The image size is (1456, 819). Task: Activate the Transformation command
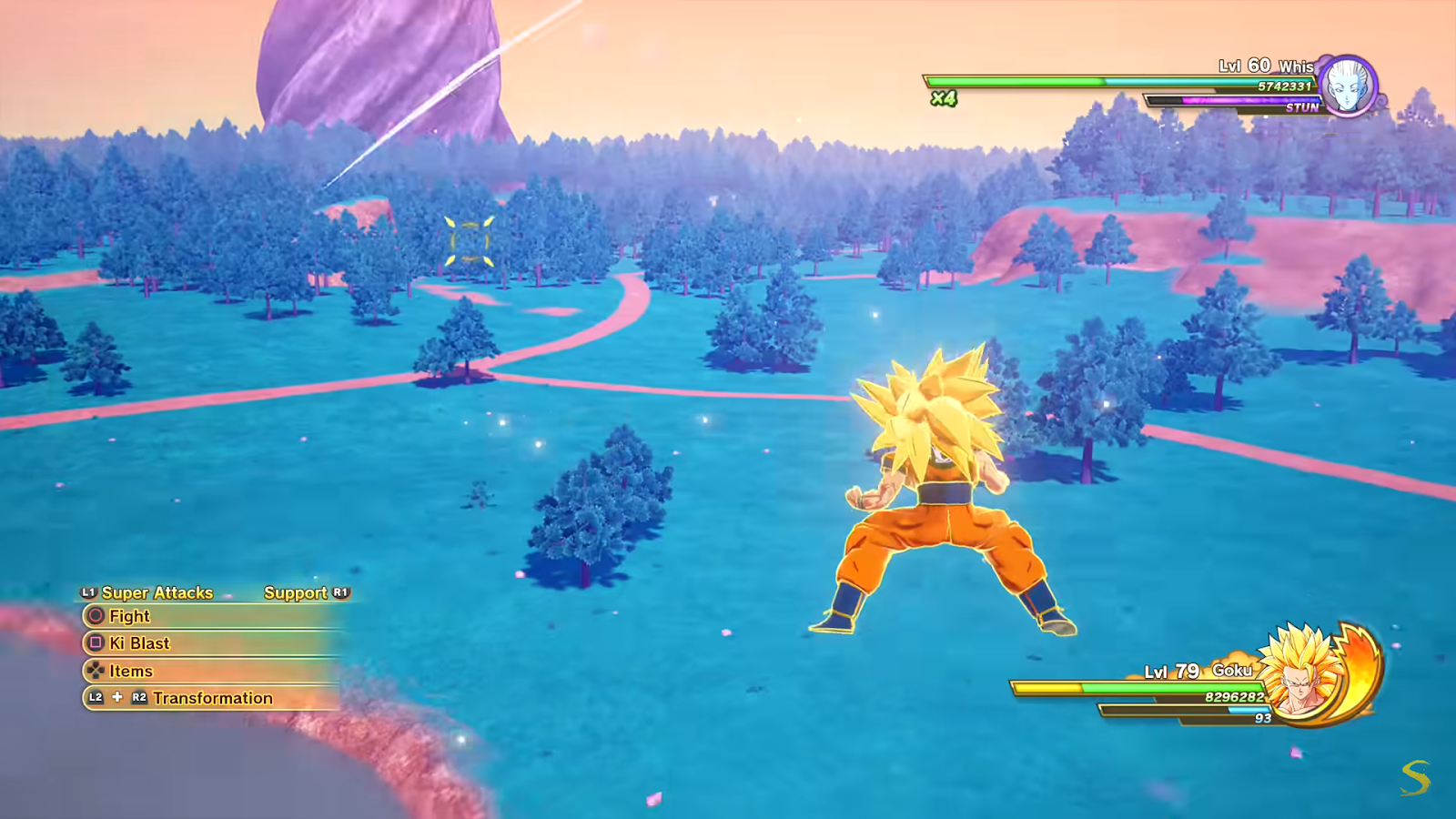coord(214,699)
